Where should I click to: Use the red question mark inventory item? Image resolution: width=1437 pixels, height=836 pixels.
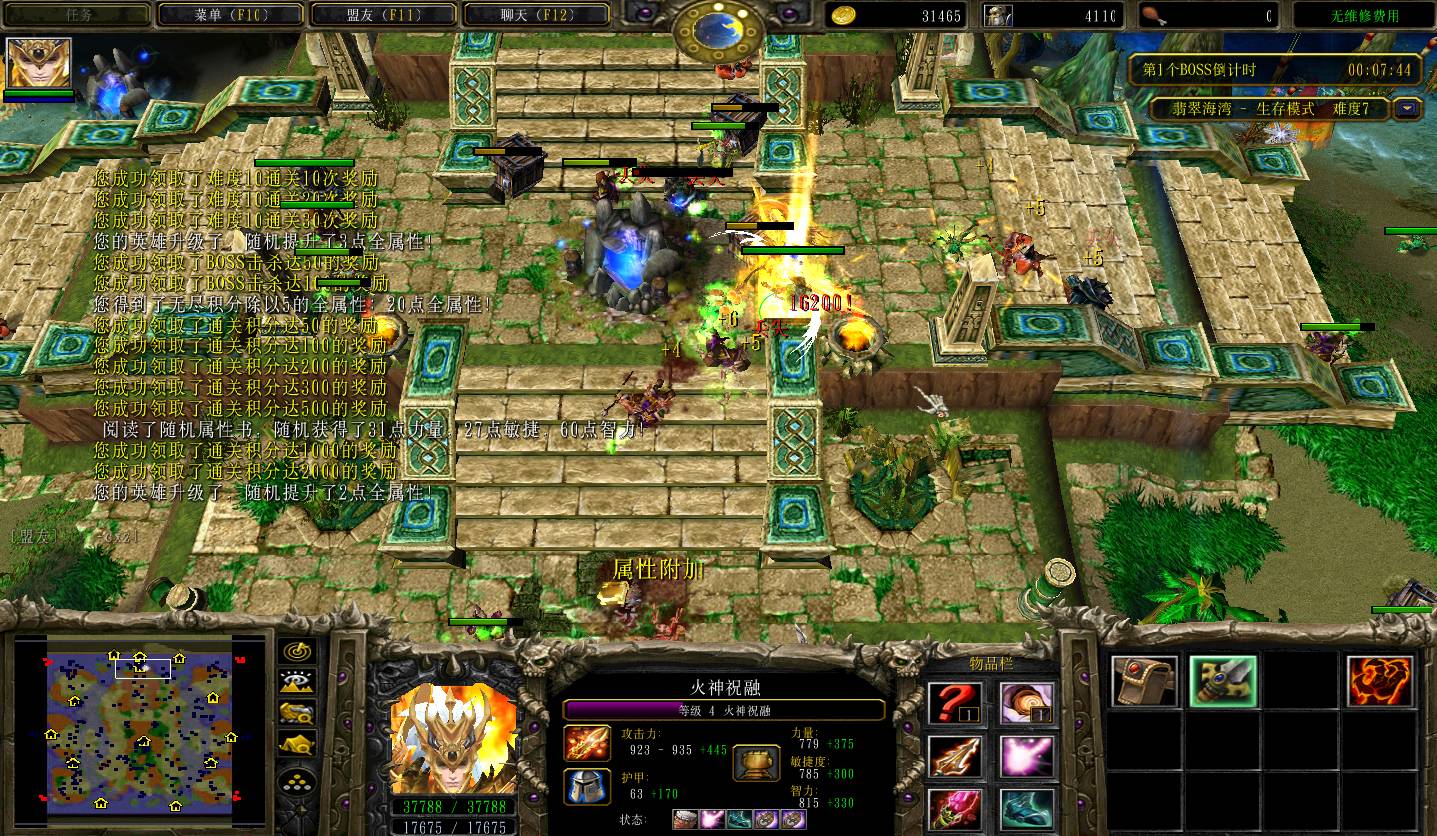955,703
